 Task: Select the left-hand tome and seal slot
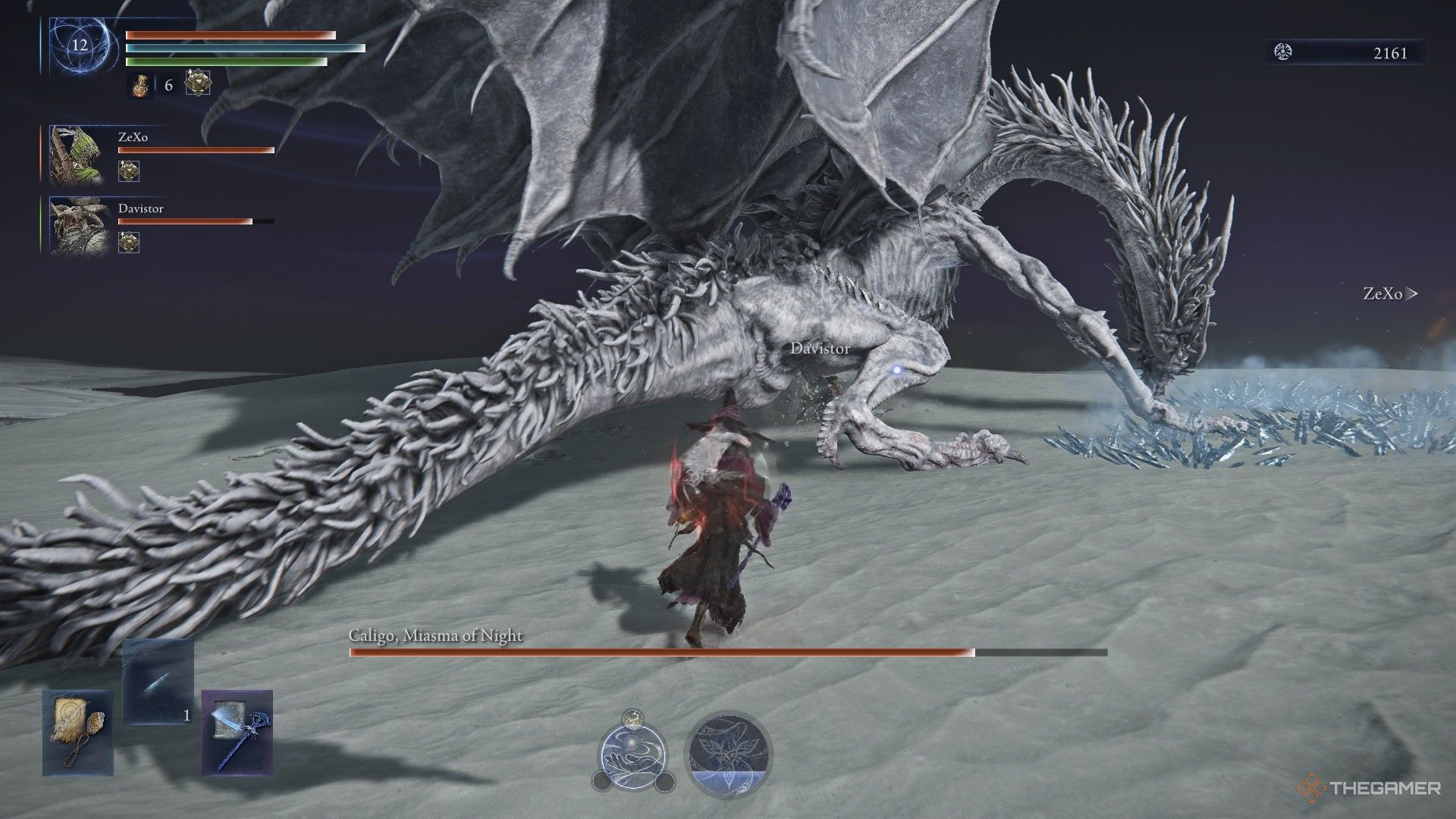(x=77, y=732)
